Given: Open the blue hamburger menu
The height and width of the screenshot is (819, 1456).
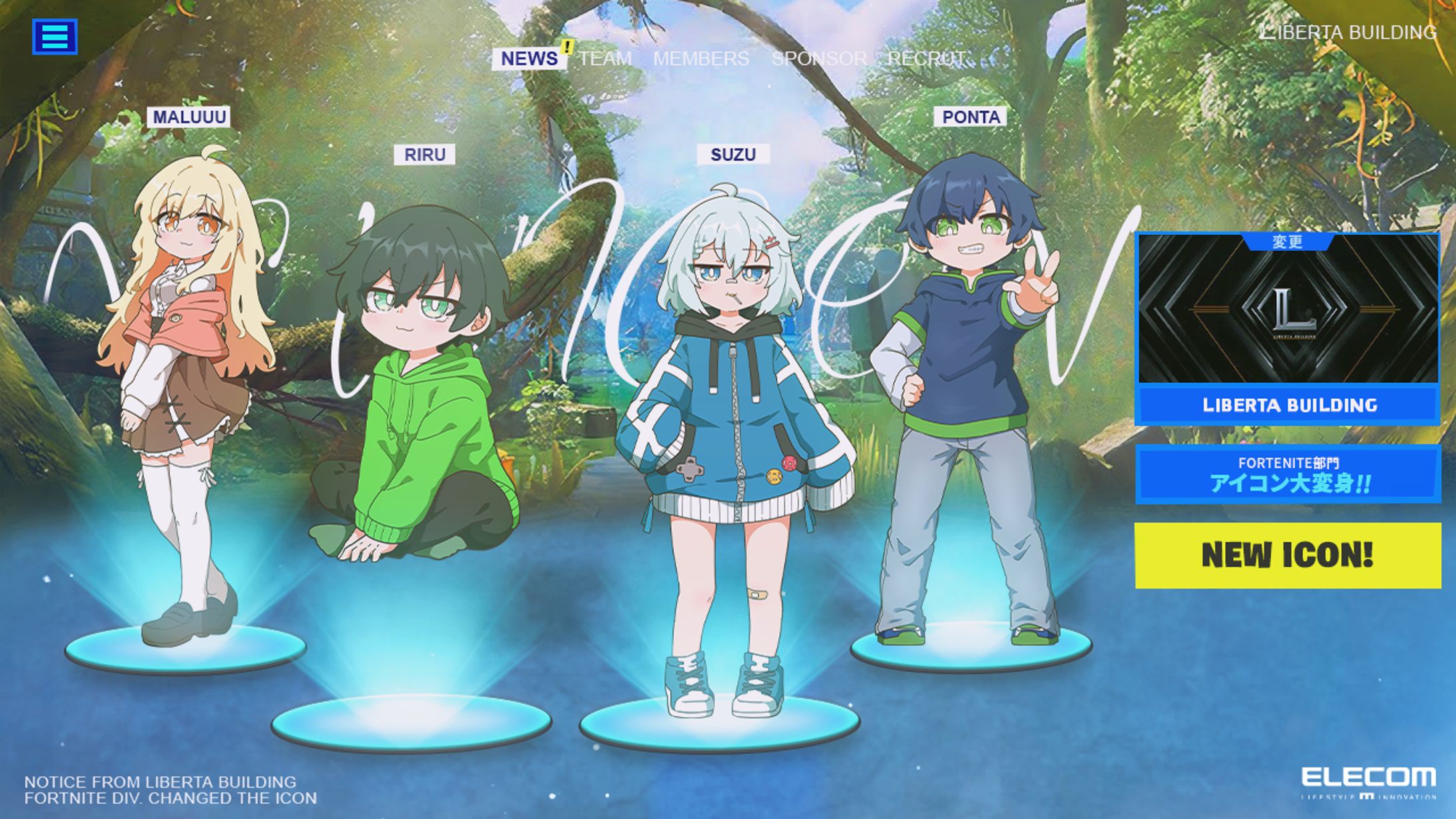Looking at the screenshot, I should click(x=55, y=36).
